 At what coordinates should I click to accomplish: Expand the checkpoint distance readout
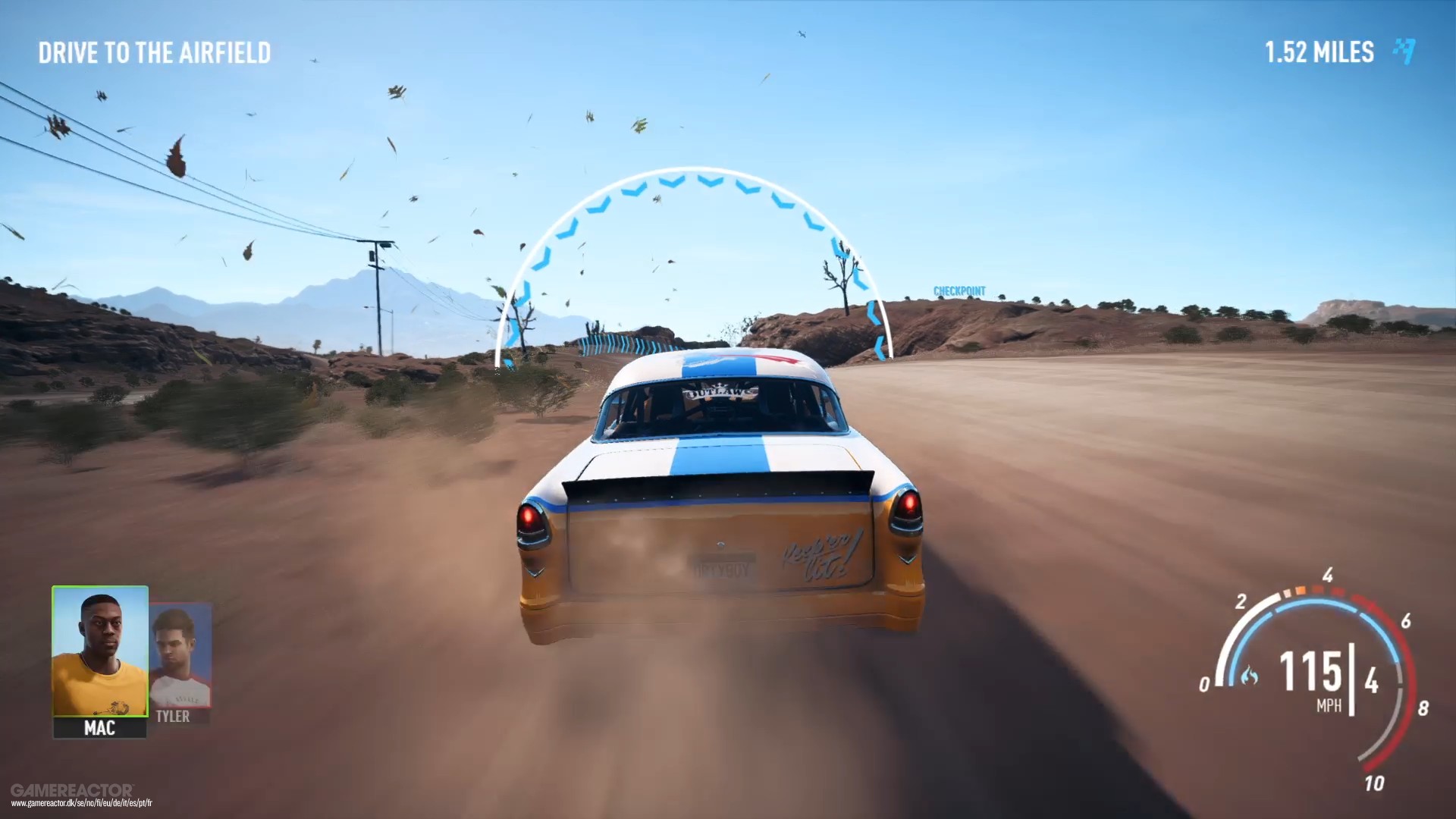point(1319,52)
